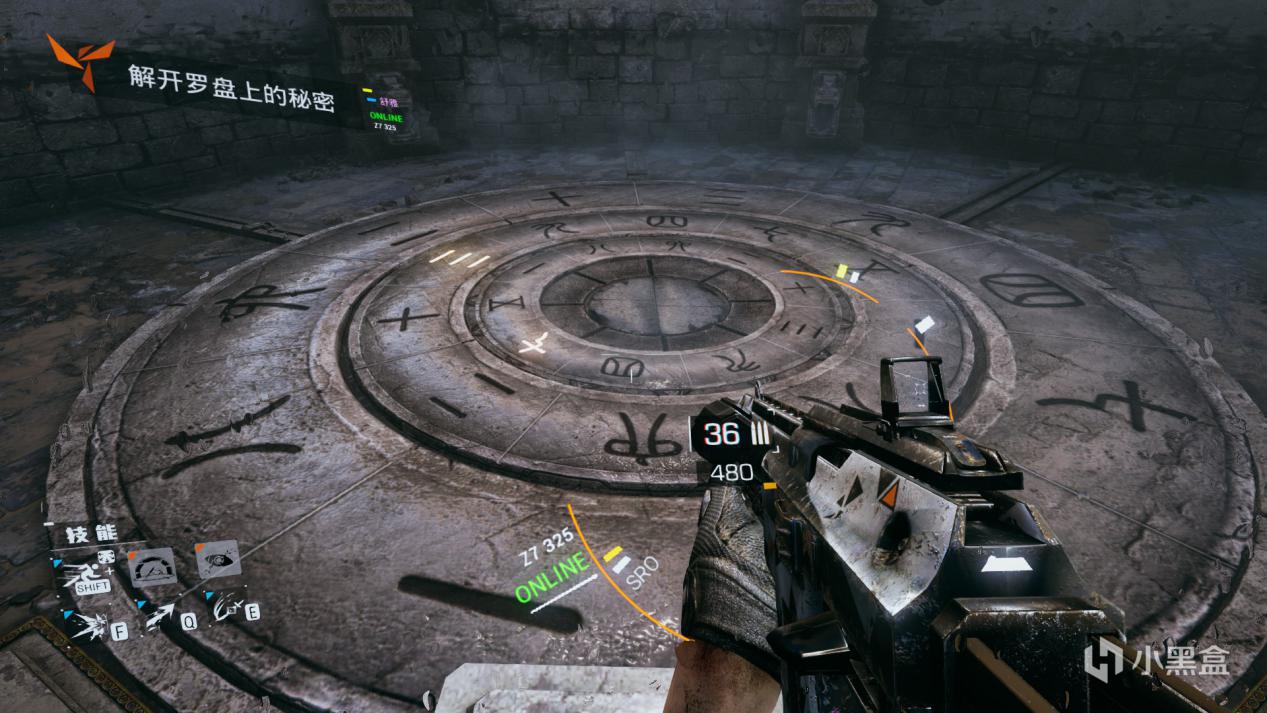This screenshot has height=713, width=1267.
Task: Activate the arrow dash skill icon
Action: (x=160, y=617)
